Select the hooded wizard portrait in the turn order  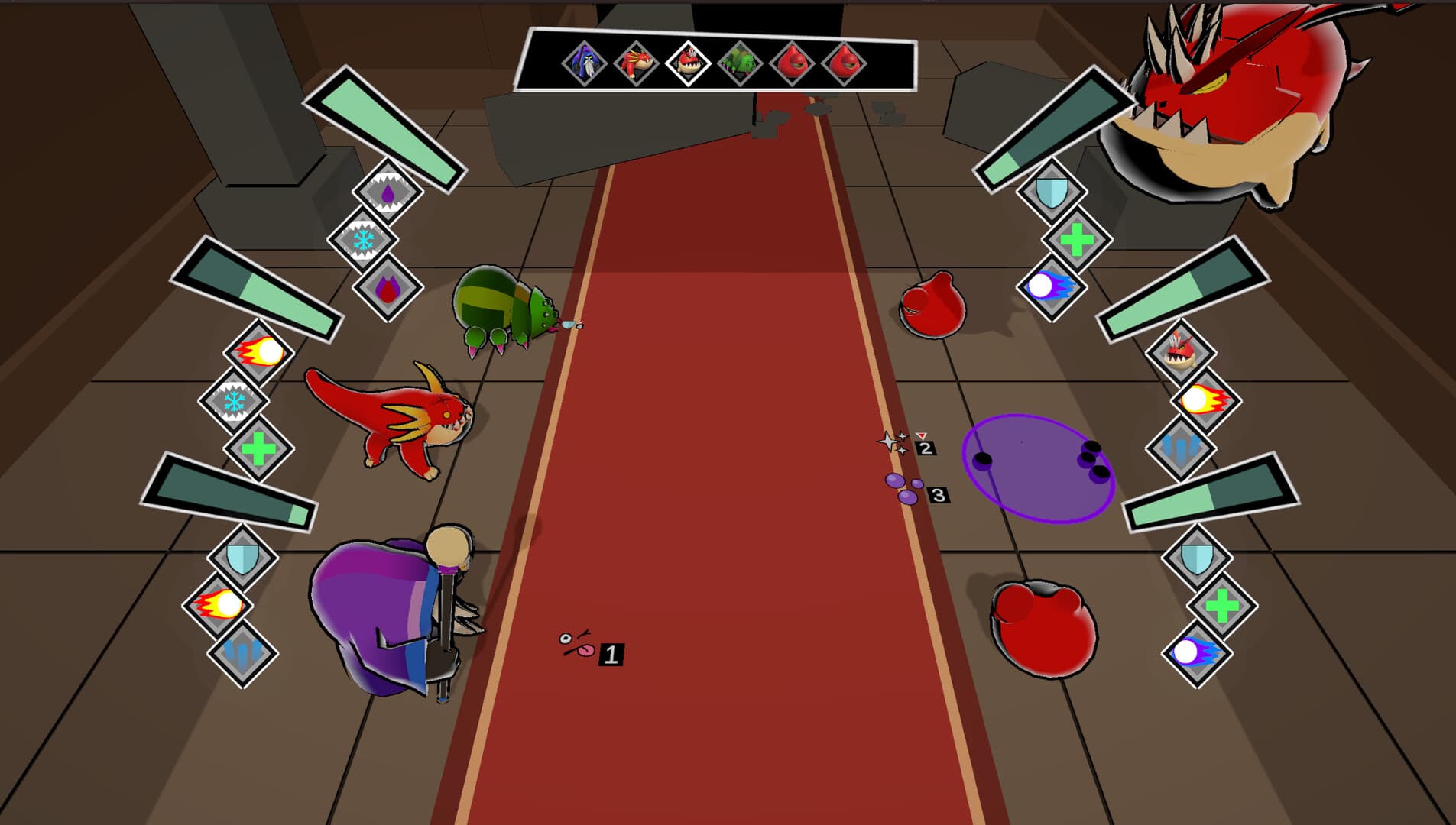(582, 63)
